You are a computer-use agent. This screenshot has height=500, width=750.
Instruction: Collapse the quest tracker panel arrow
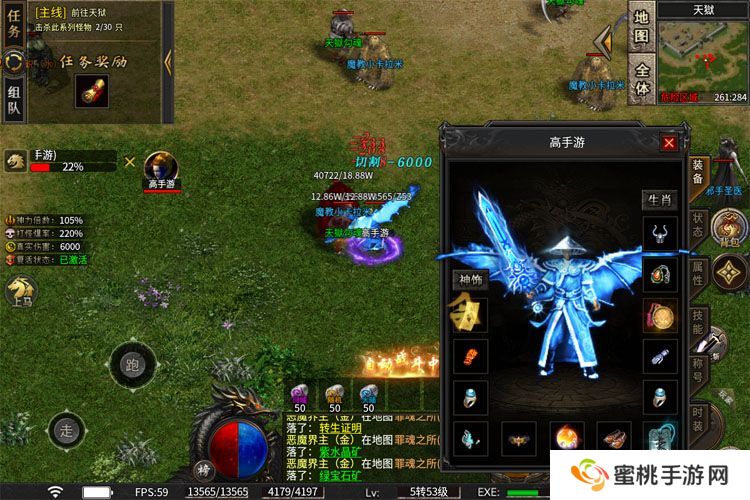tap(168, 61)
